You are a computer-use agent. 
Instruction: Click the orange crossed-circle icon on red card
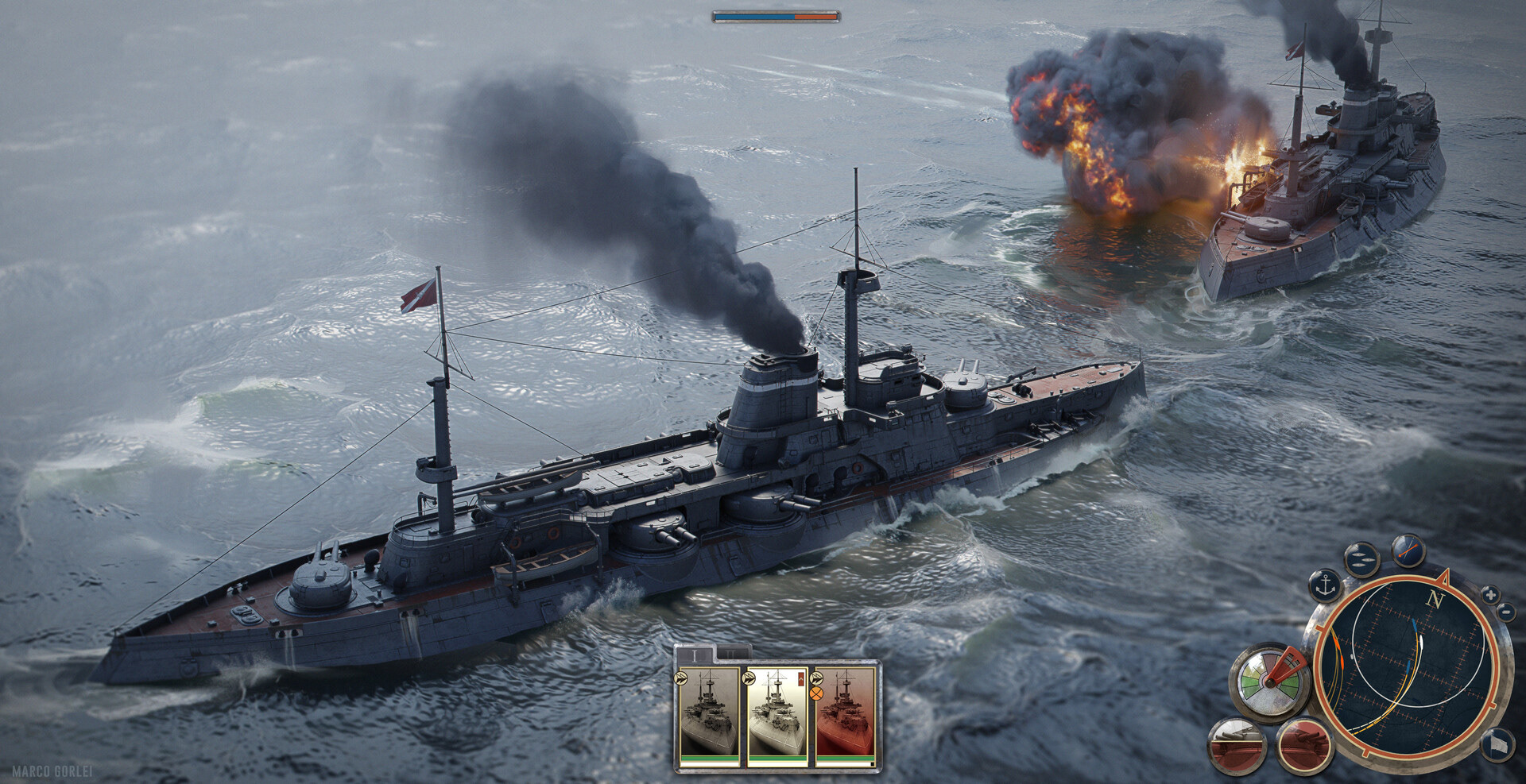816,693
